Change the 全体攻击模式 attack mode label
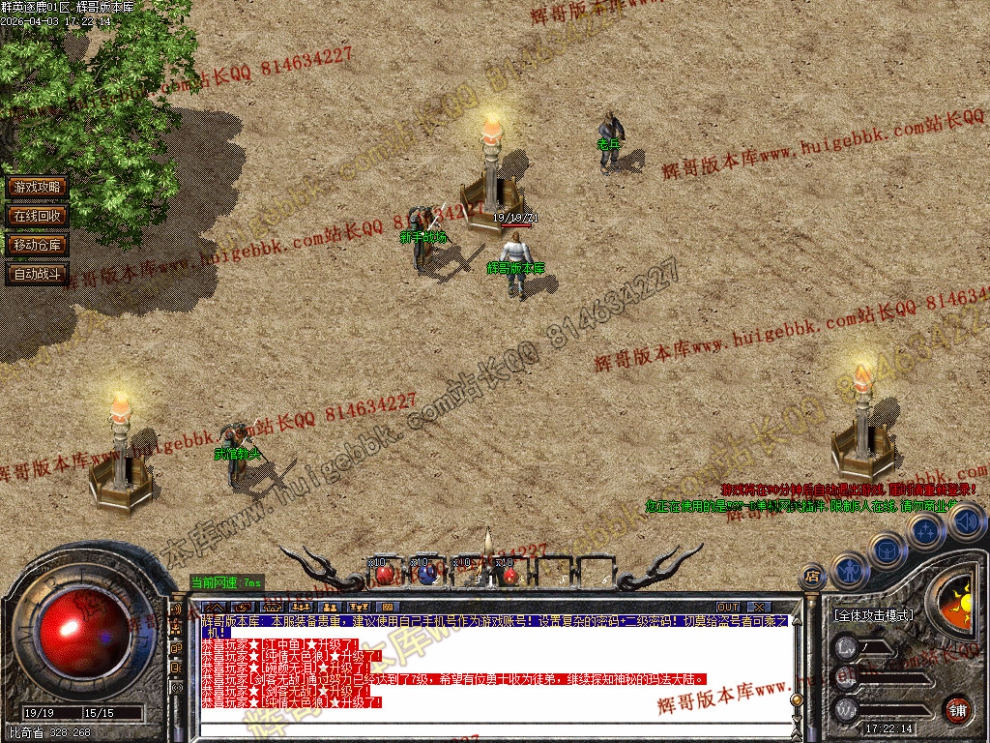The height and width of the screenshot is (743, 990). [872, 615]
